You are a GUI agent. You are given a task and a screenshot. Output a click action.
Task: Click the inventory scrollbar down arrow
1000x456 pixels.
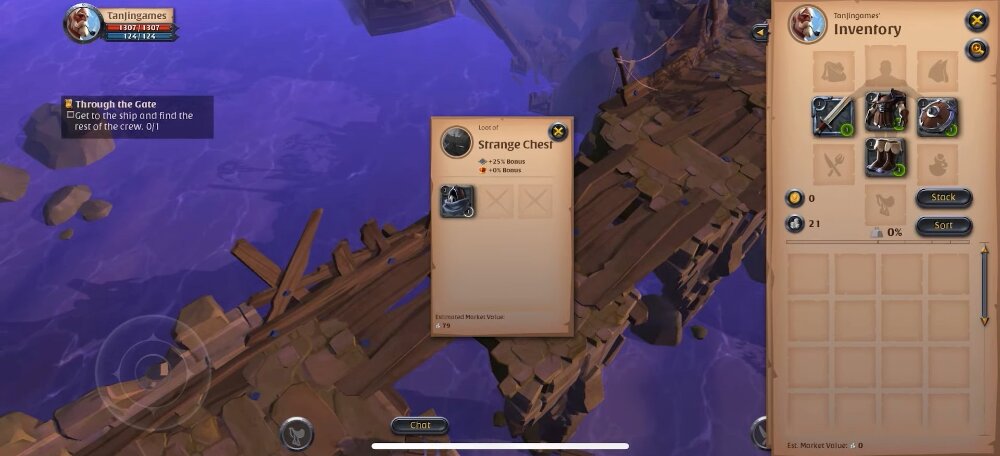984,320
